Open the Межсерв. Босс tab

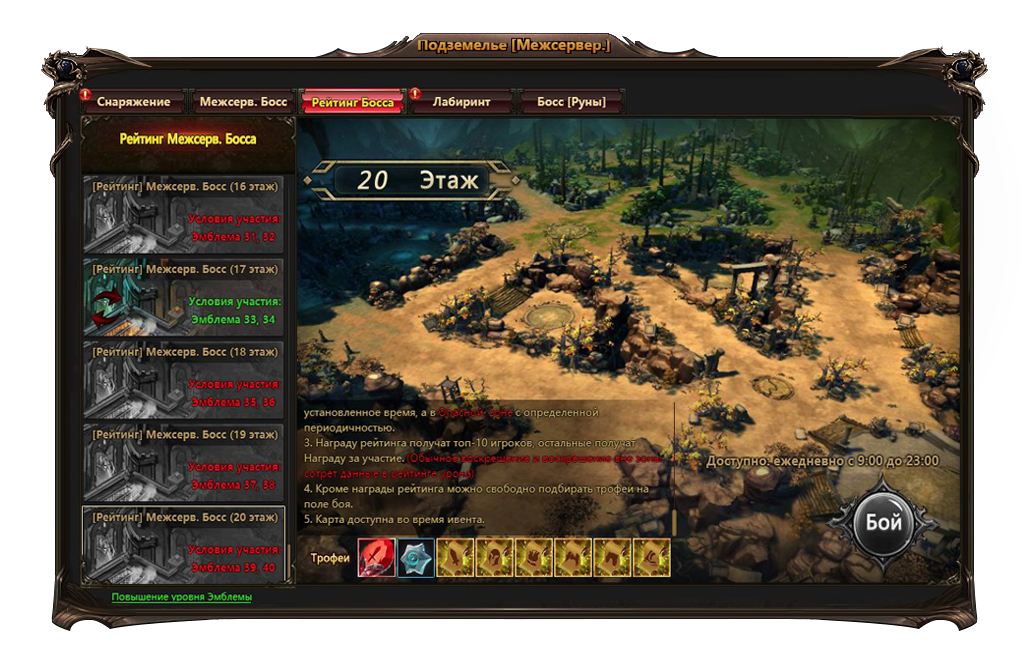pos(243,102)
